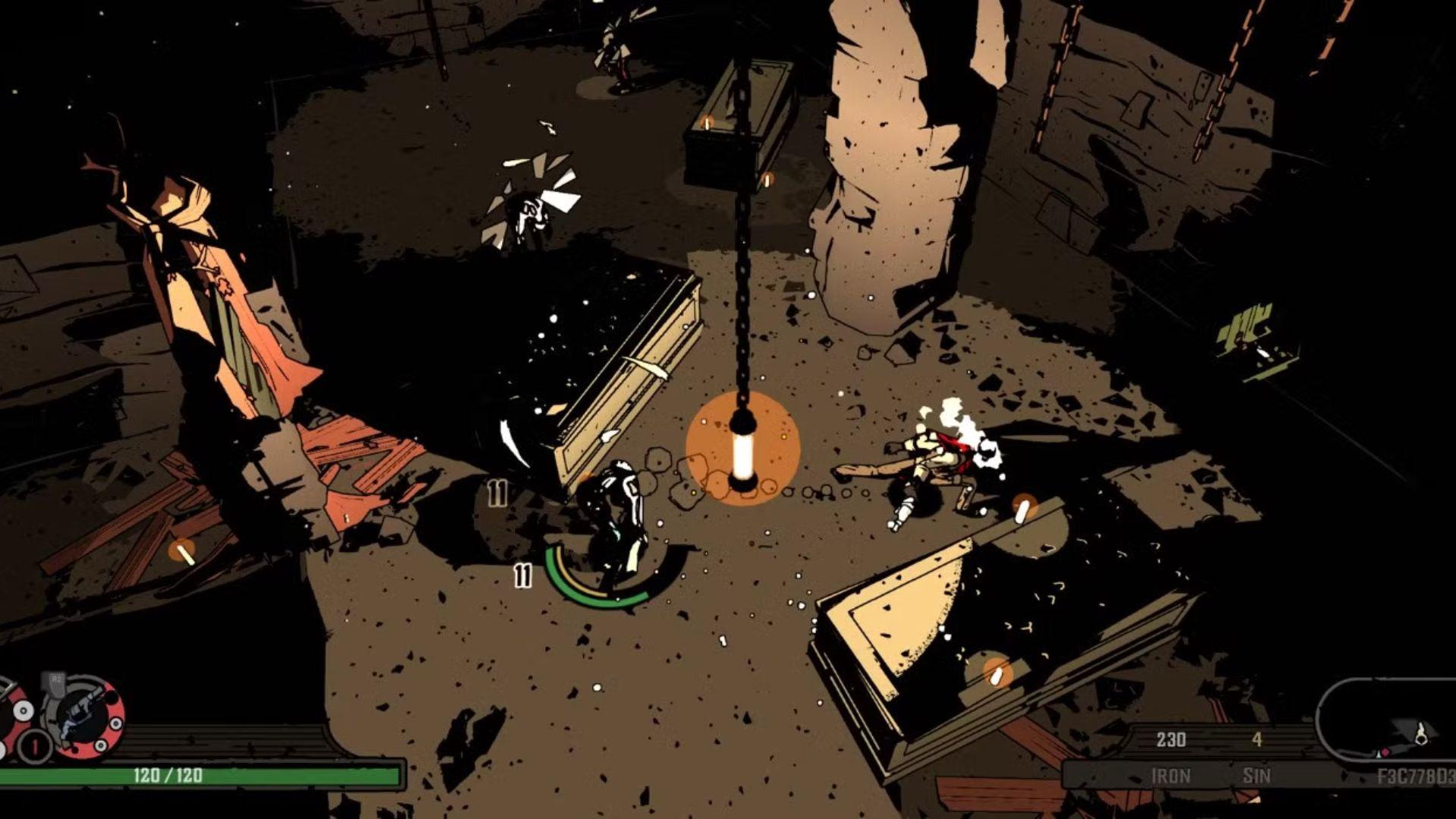Click the pink room marker on the minimap
The height and width of the screenshot is (819, 1456).
1385,753
